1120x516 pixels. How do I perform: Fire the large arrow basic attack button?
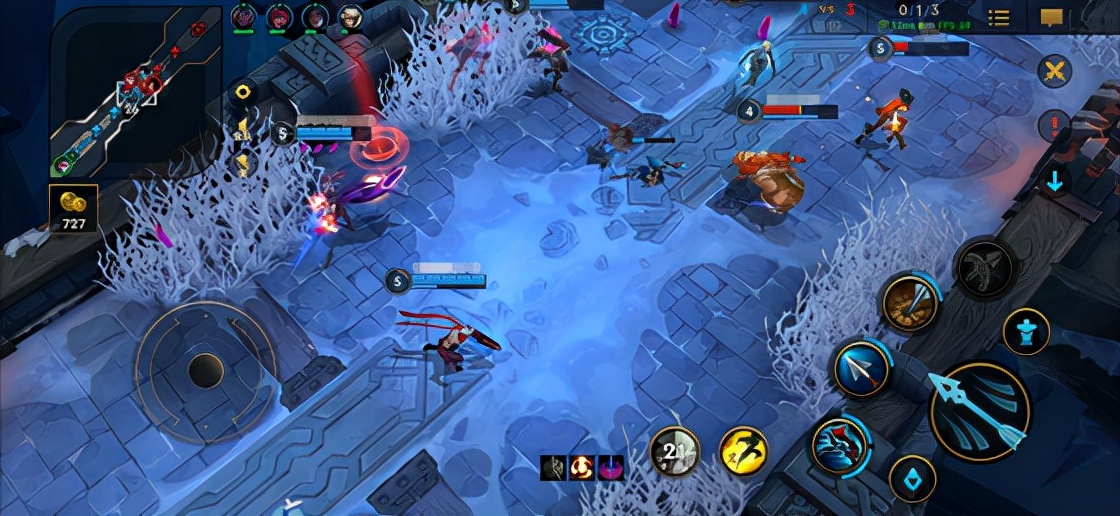pyautogui.click(x=980, y=410)
